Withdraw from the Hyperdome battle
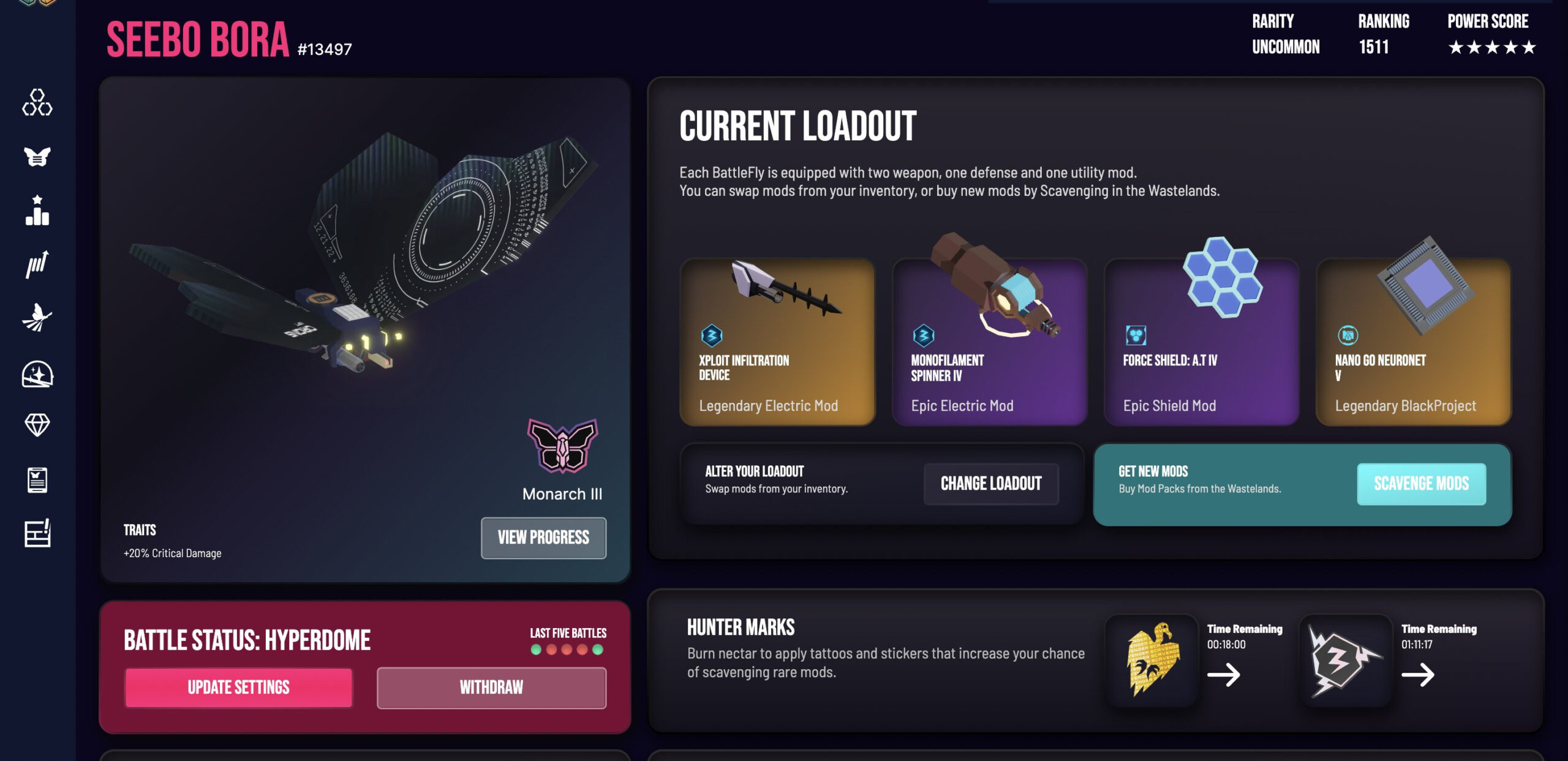 pos(491,688)
